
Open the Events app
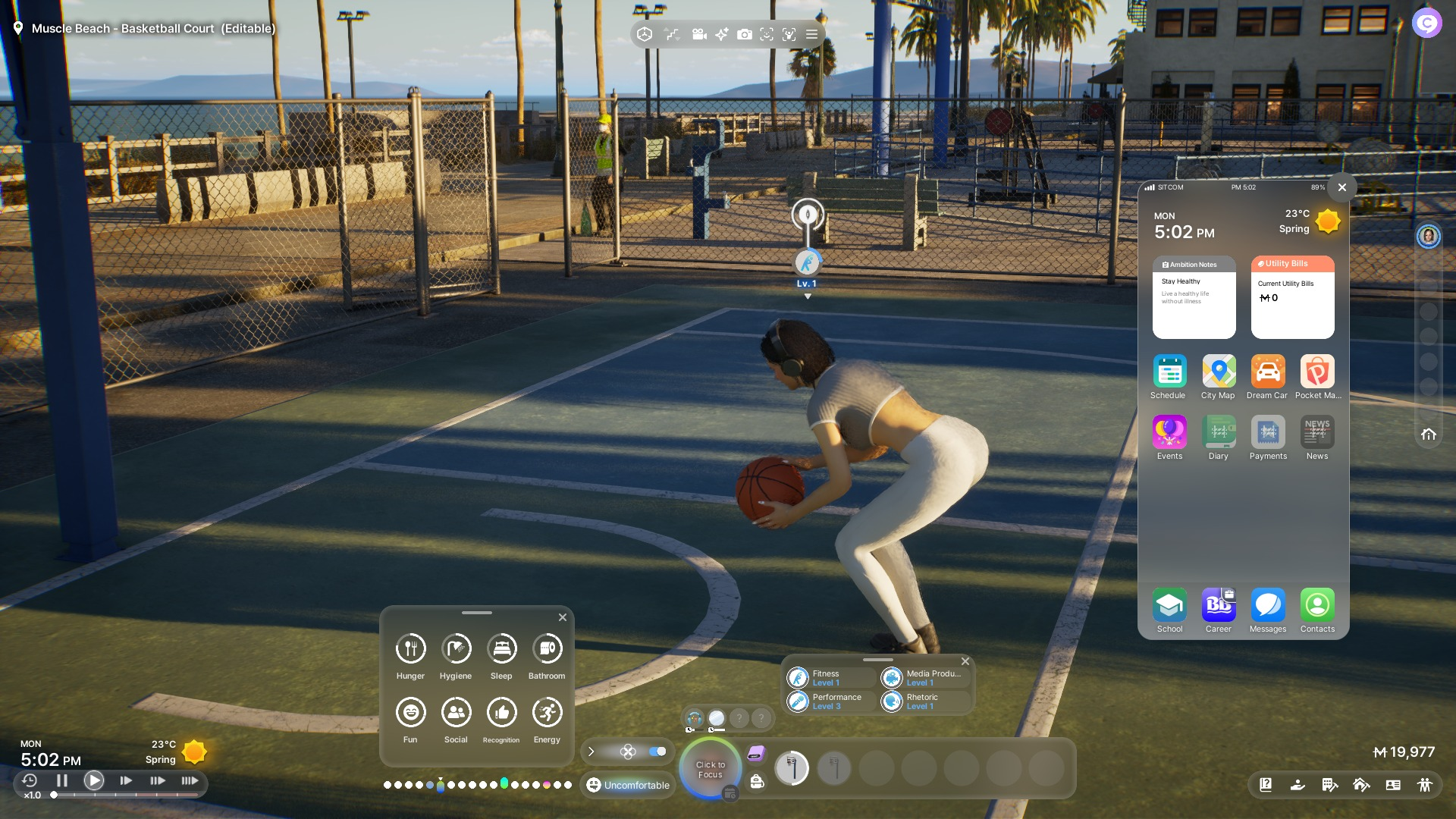point(1169,433)
